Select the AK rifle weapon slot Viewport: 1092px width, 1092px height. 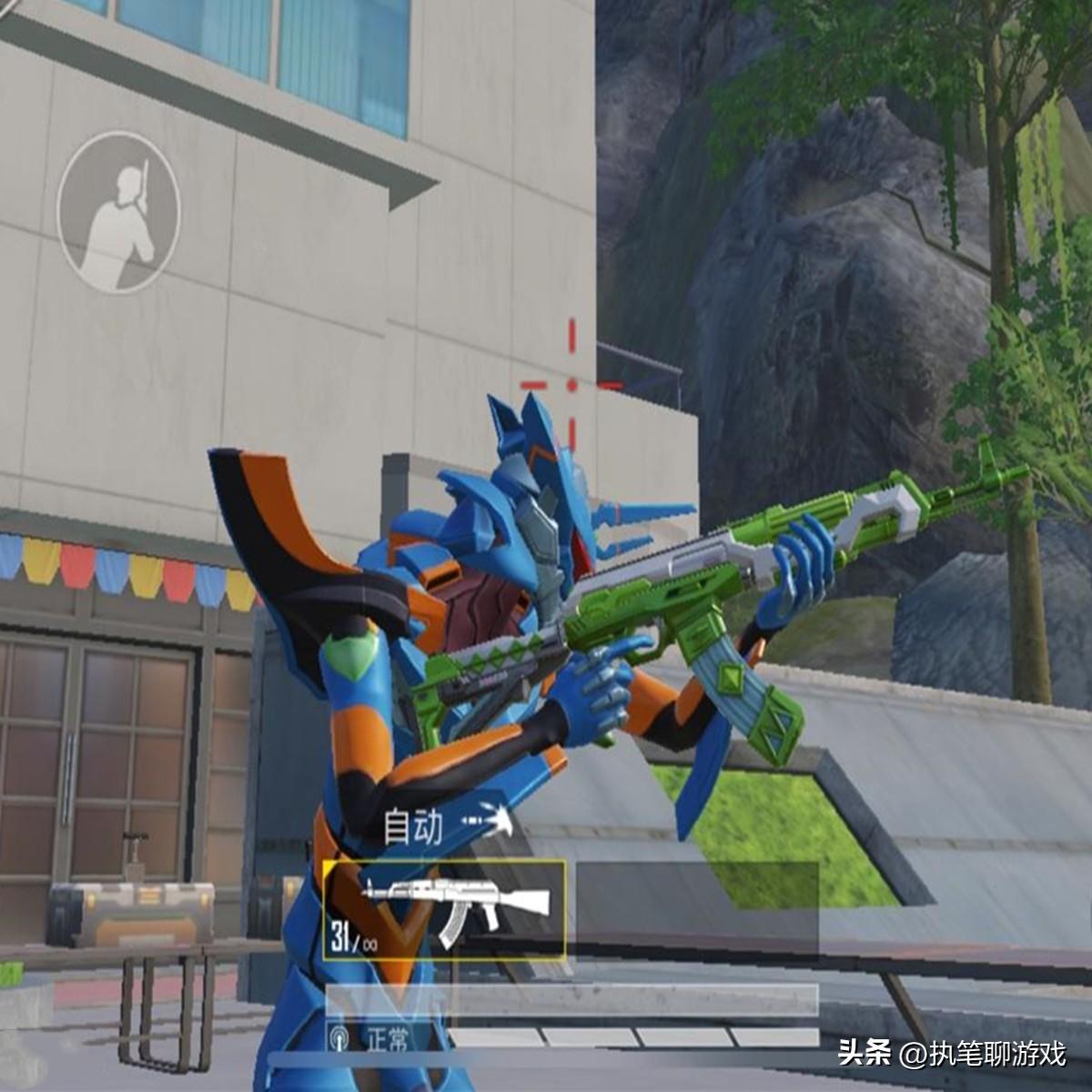[444, 910]
